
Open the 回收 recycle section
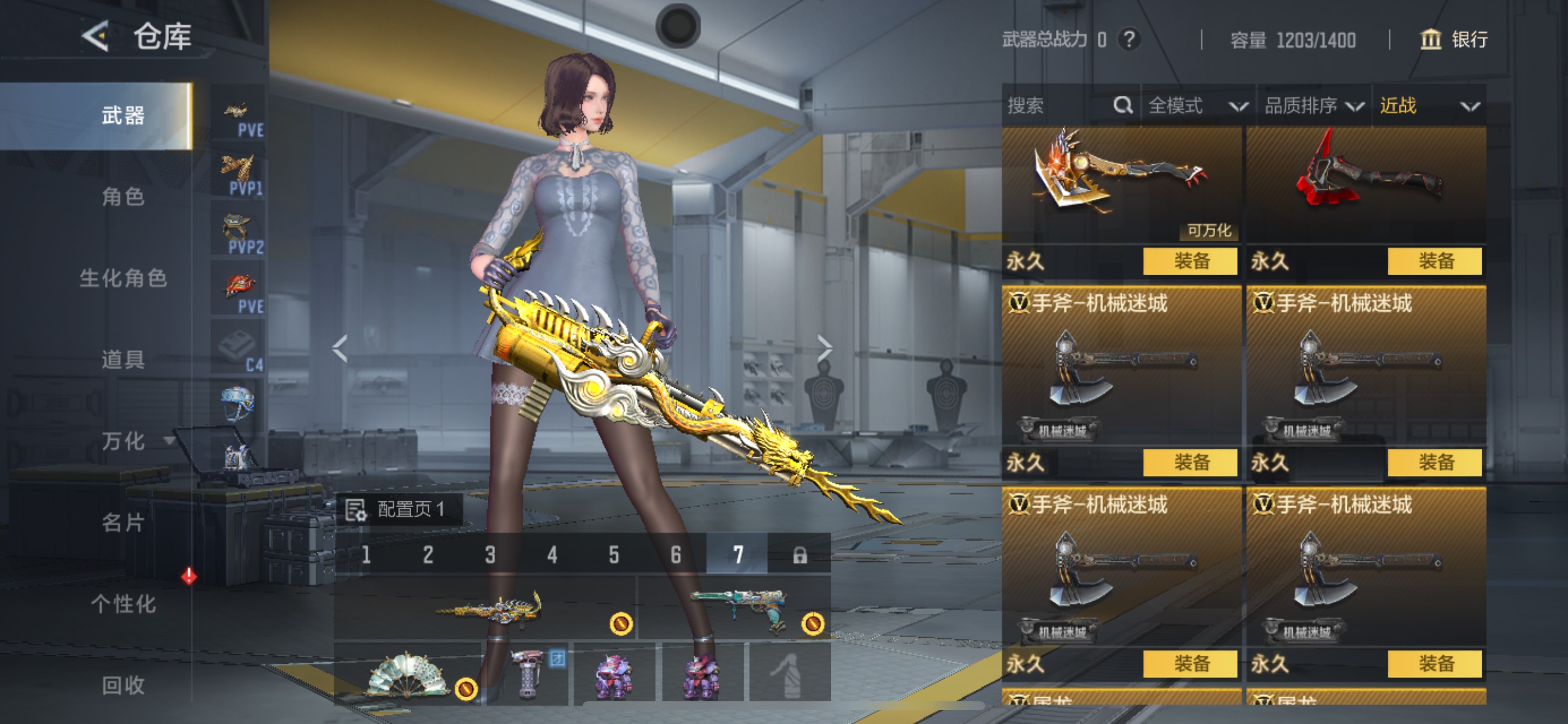tap(123, 685)
